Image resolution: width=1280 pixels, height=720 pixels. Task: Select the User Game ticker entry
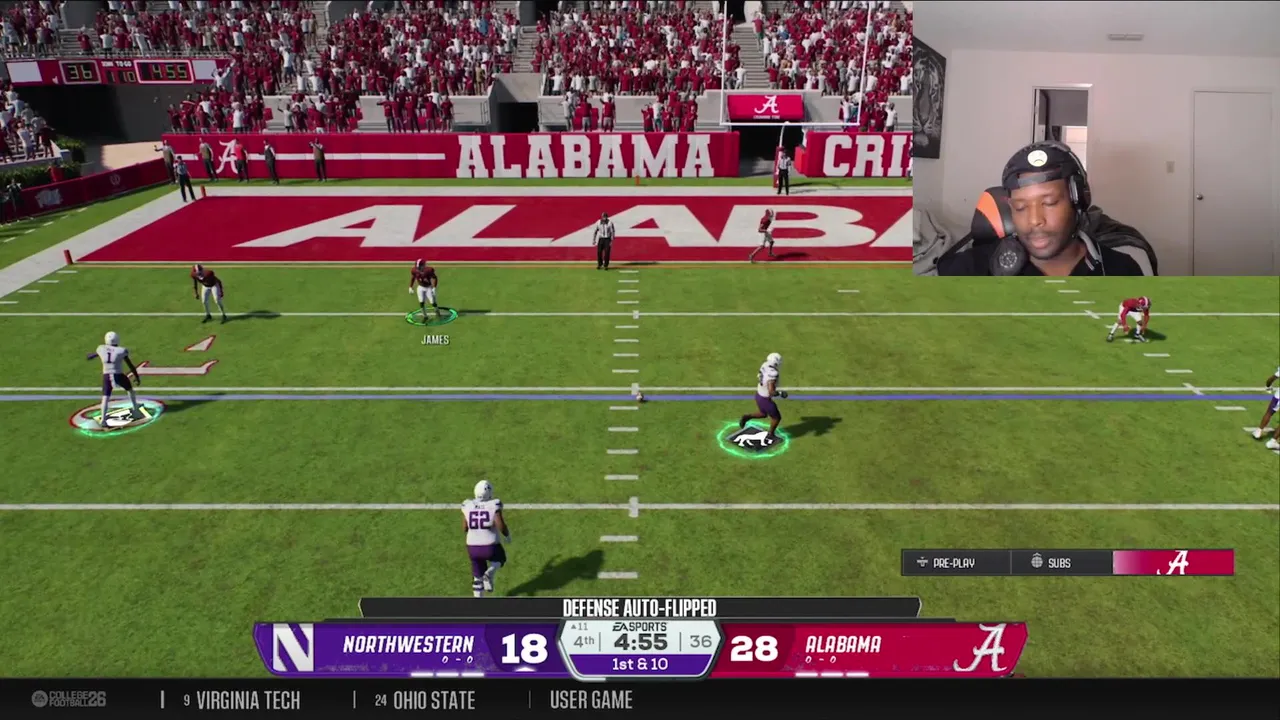(x=590, y=700)
